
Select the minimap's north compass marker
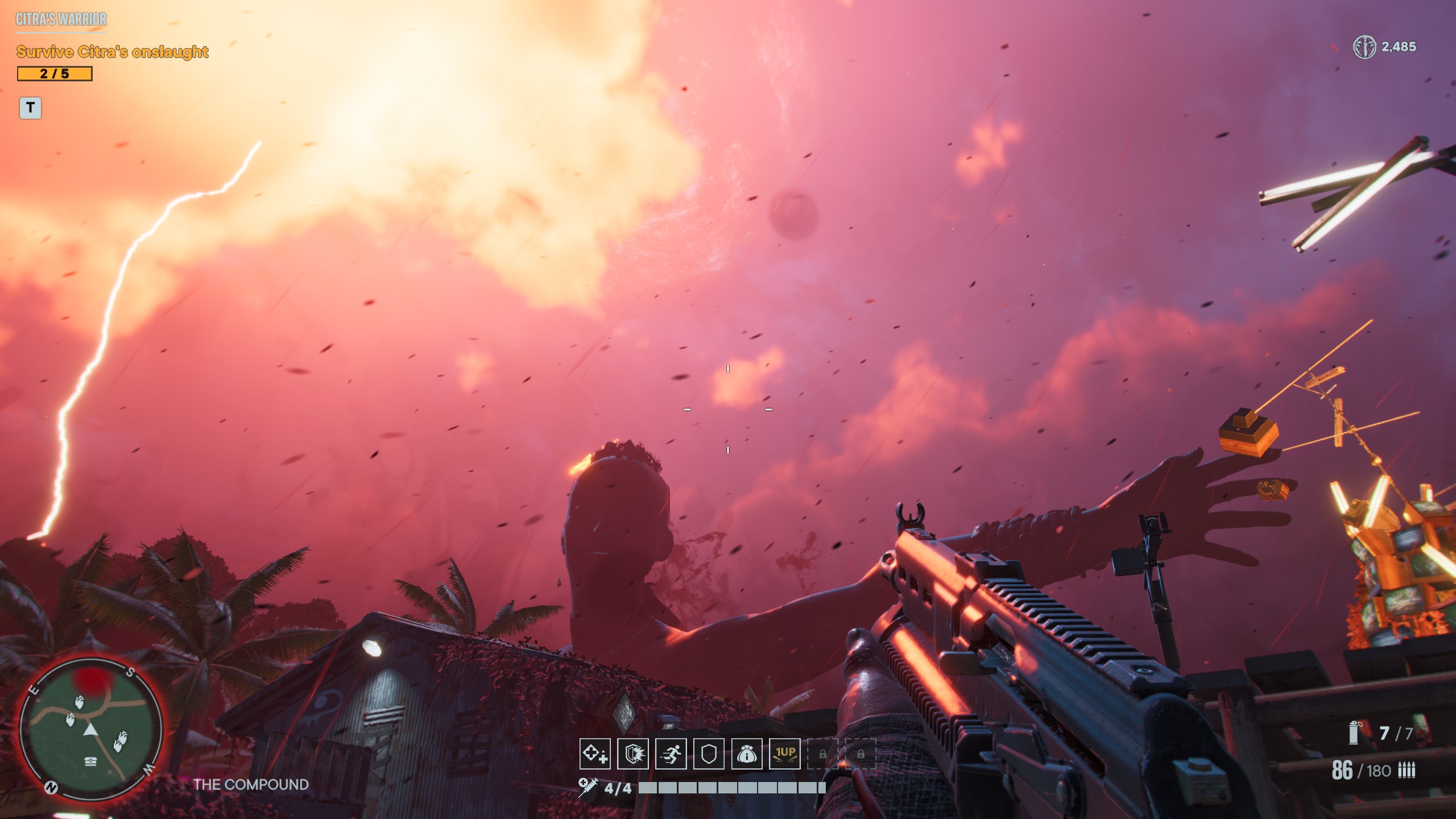(51, 787)
